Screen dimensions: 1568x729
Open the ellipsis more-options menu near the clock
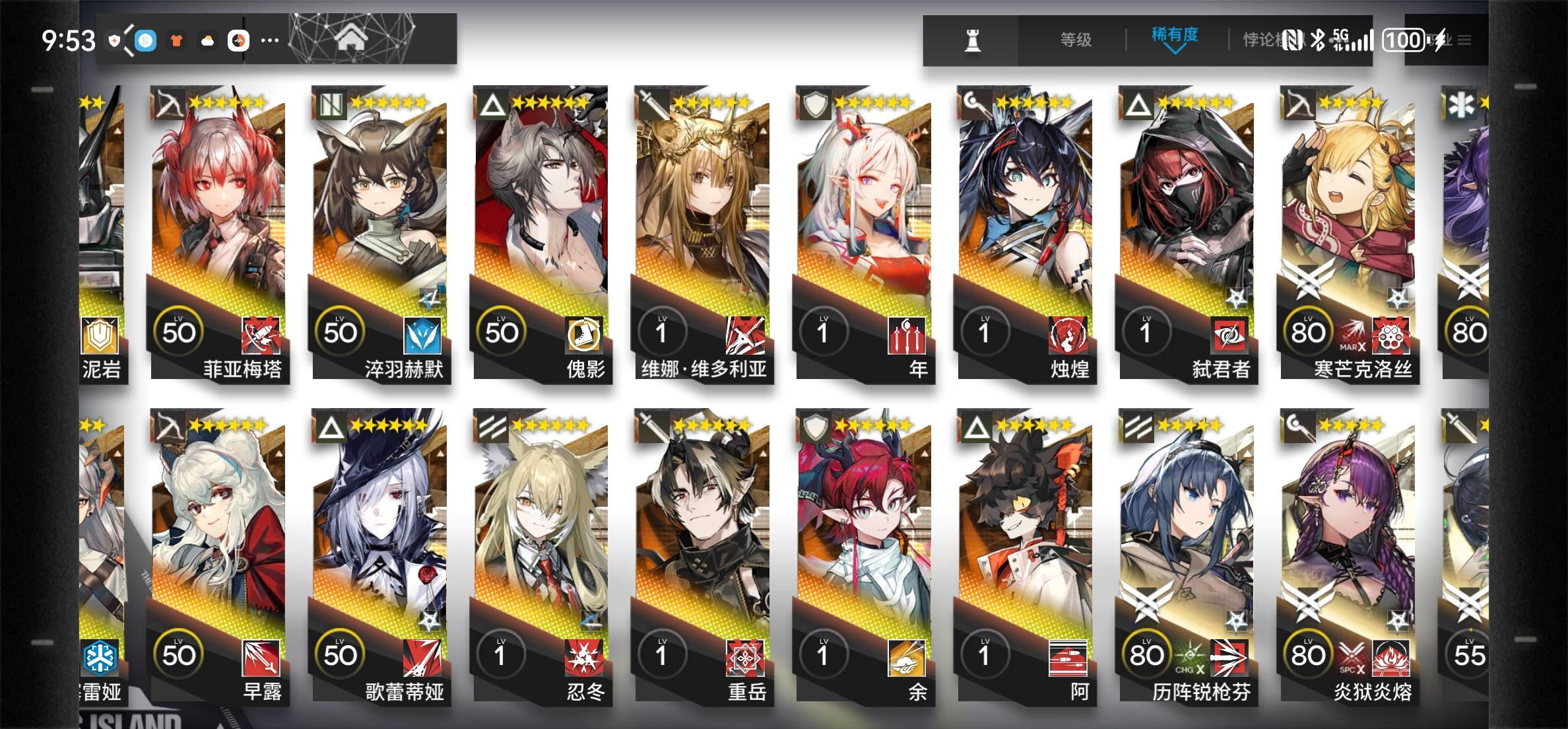tap(269, 41)
